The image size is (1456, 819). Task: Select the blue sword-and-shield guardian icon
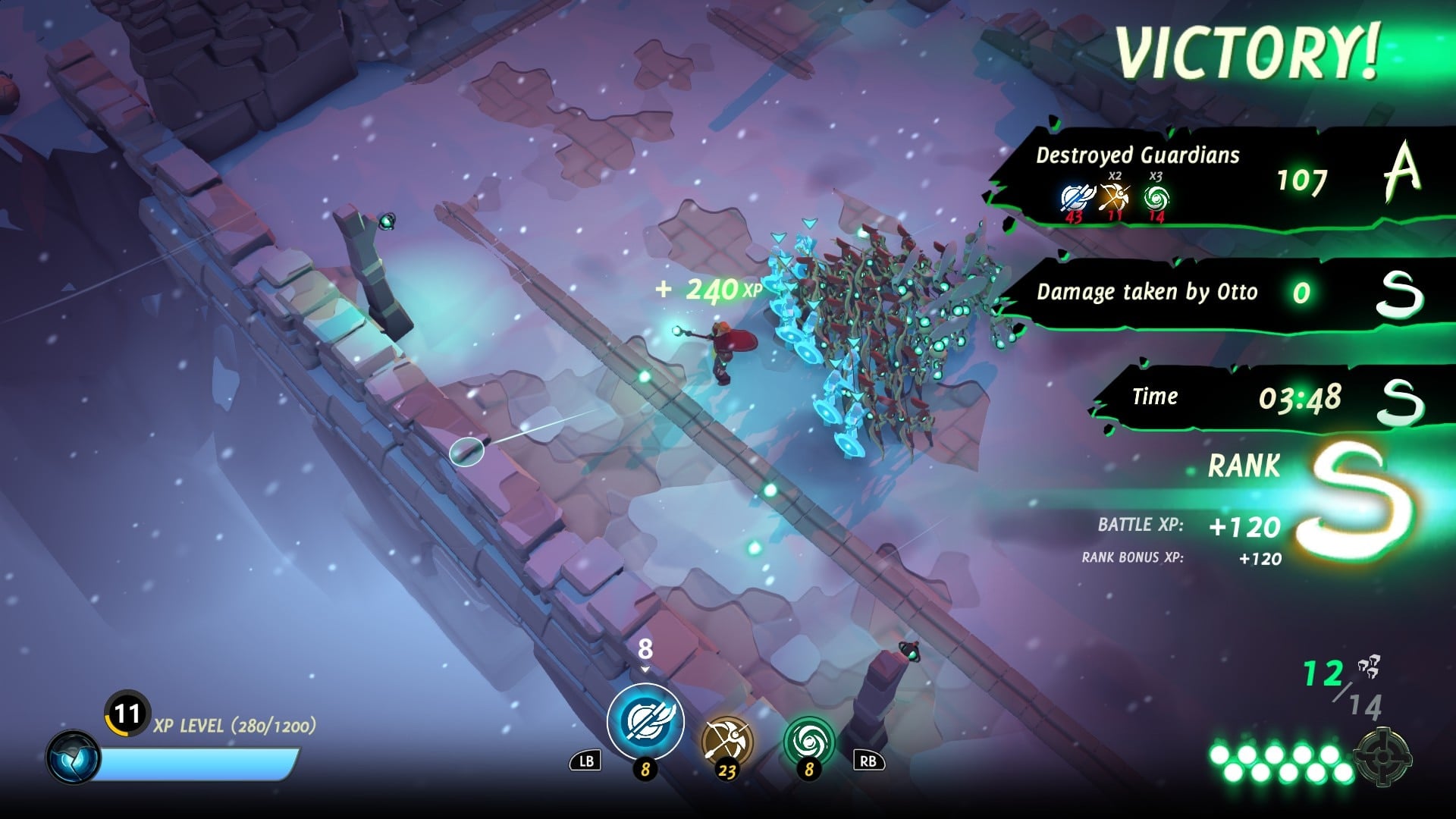coord(645,721)
